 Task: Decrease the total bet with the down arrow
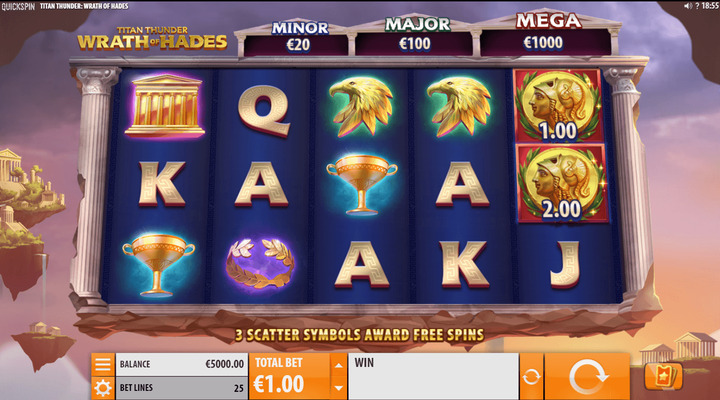point(338,388)
